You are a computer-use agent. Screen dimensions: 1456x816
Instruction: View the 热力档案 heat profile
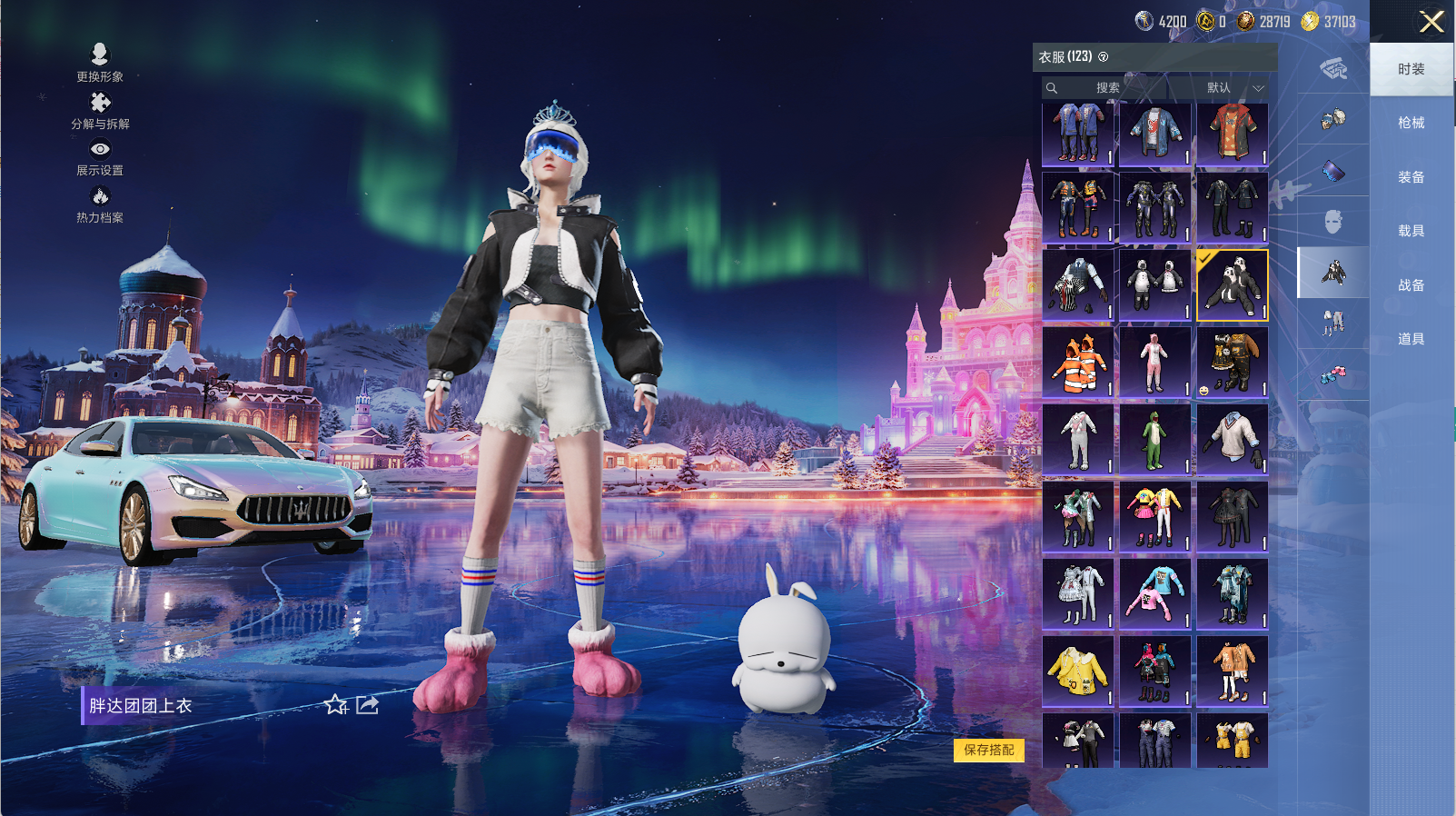(100, 204)
